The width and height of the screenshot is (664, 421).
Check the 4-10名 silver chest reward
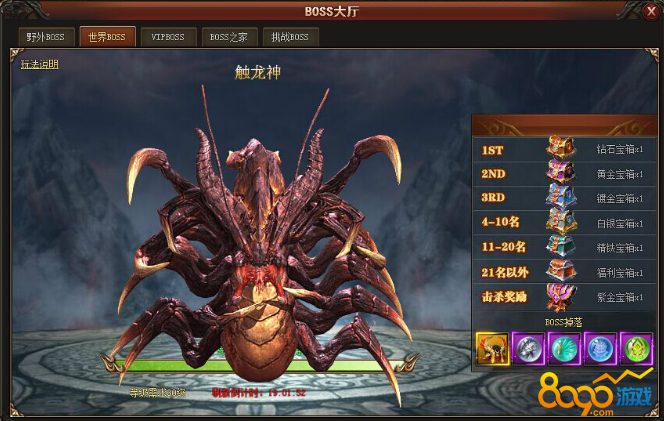[x=561, y=221]
